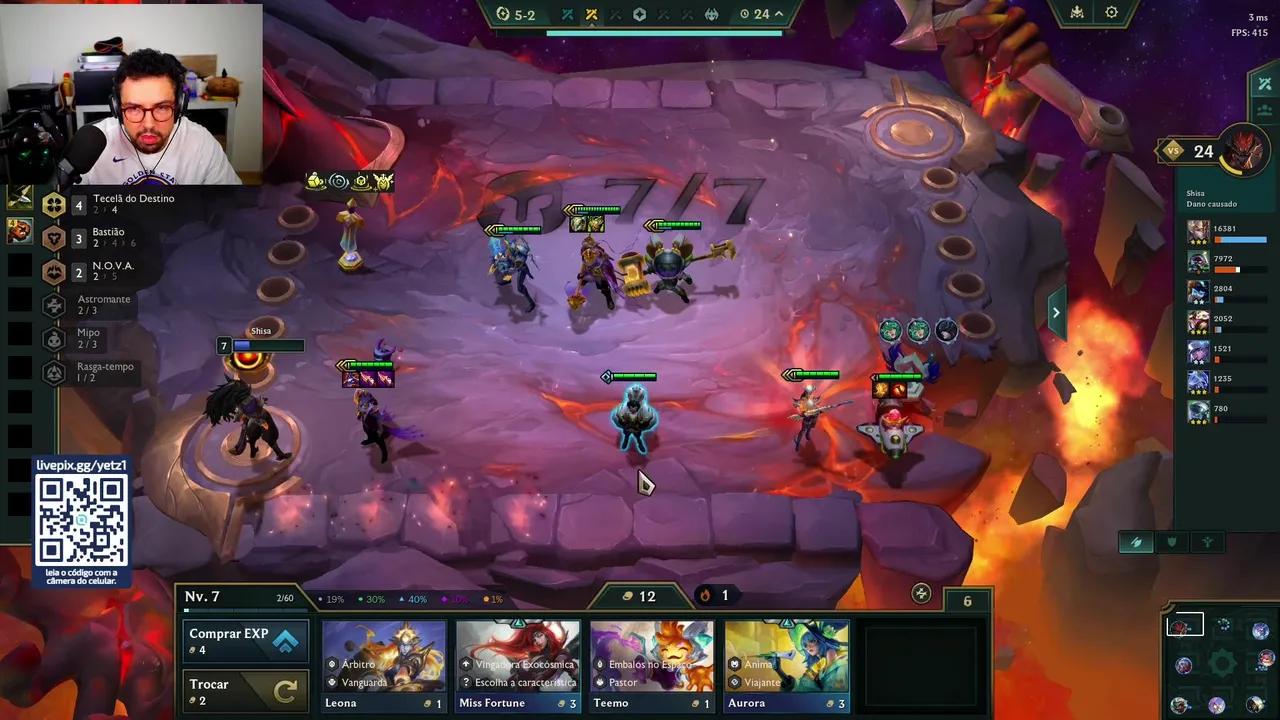Click the monster icon at the stage tracker end
The image size is (1280, 720).
[x=712, y=14]
